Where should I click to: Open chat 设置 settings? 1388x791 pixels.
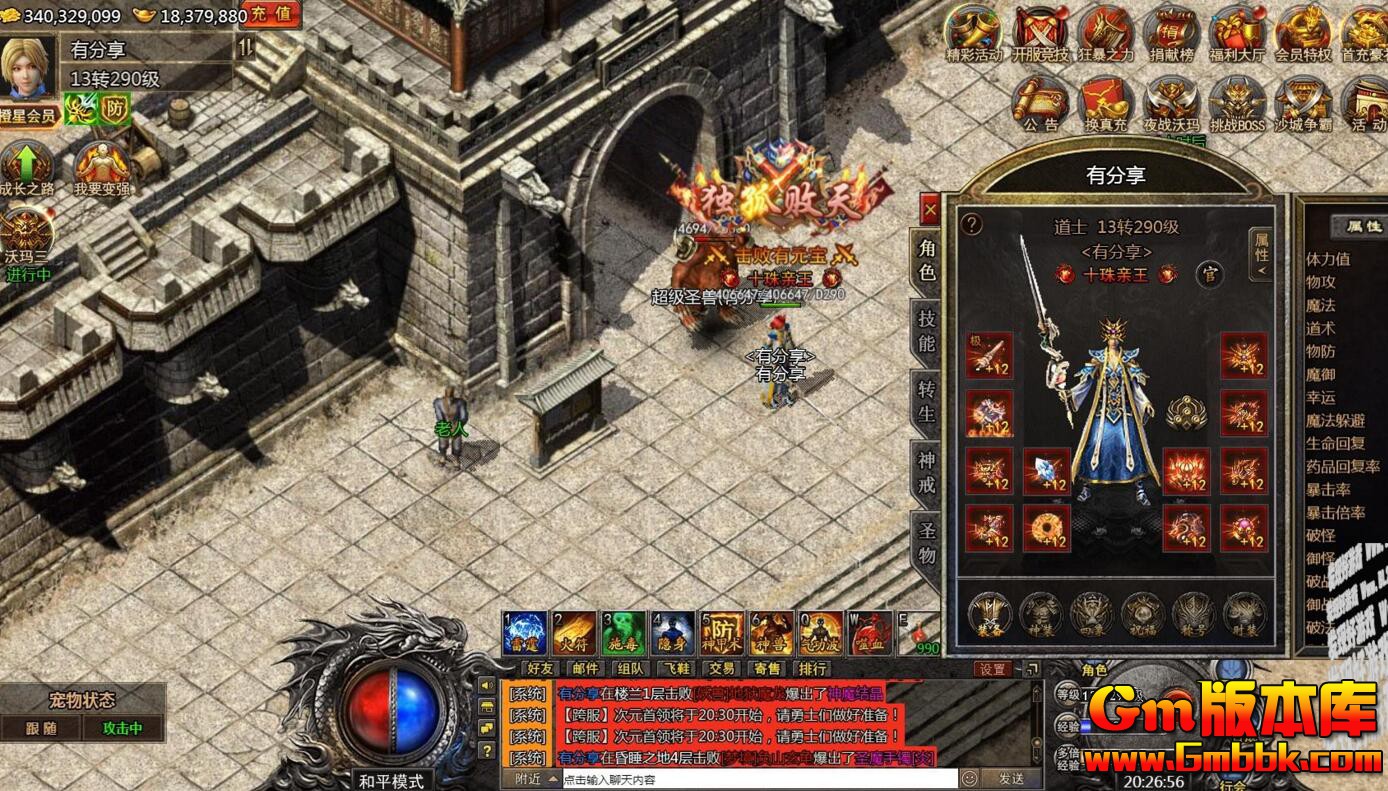pos(994,669)
